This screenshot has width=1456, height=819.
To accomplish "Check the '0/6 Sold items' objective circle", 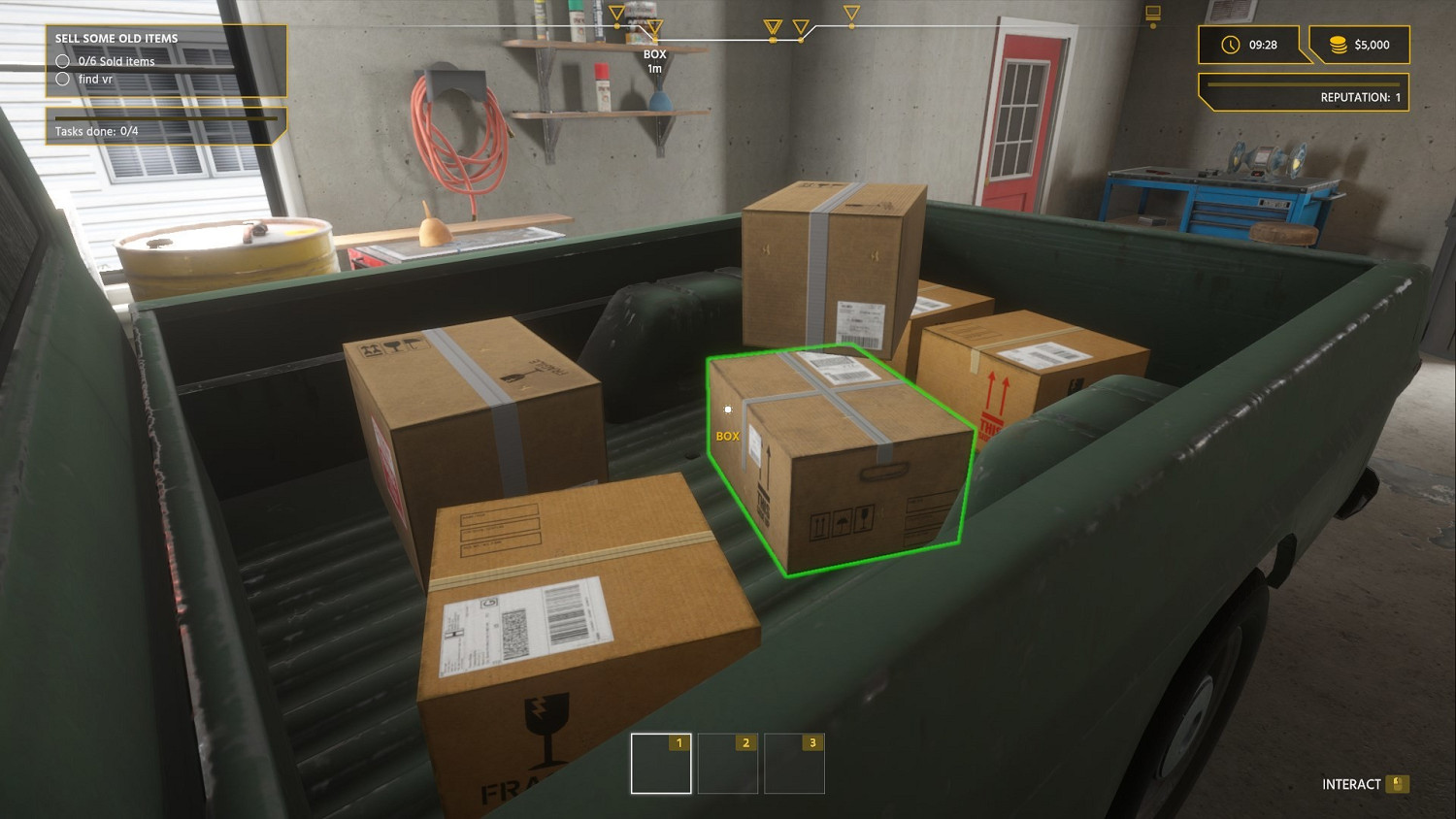I will (60, 60).
